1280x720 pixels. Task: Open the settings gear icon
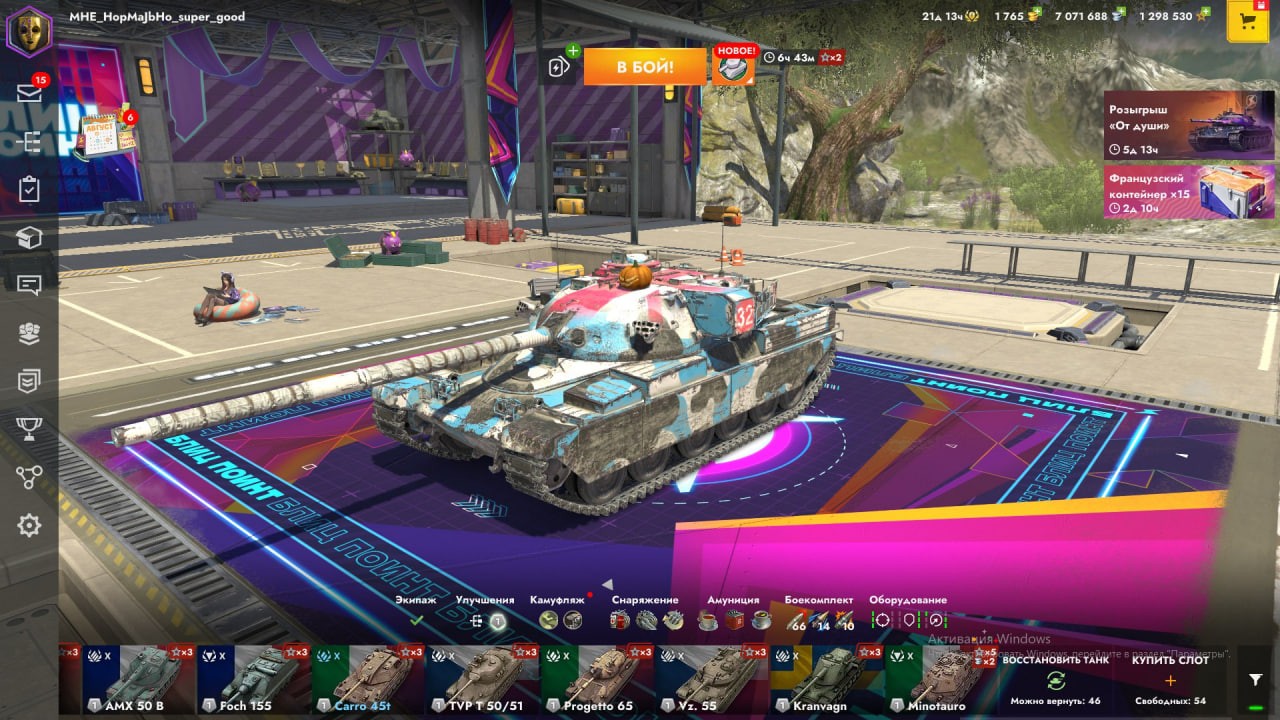click(29, 525)
